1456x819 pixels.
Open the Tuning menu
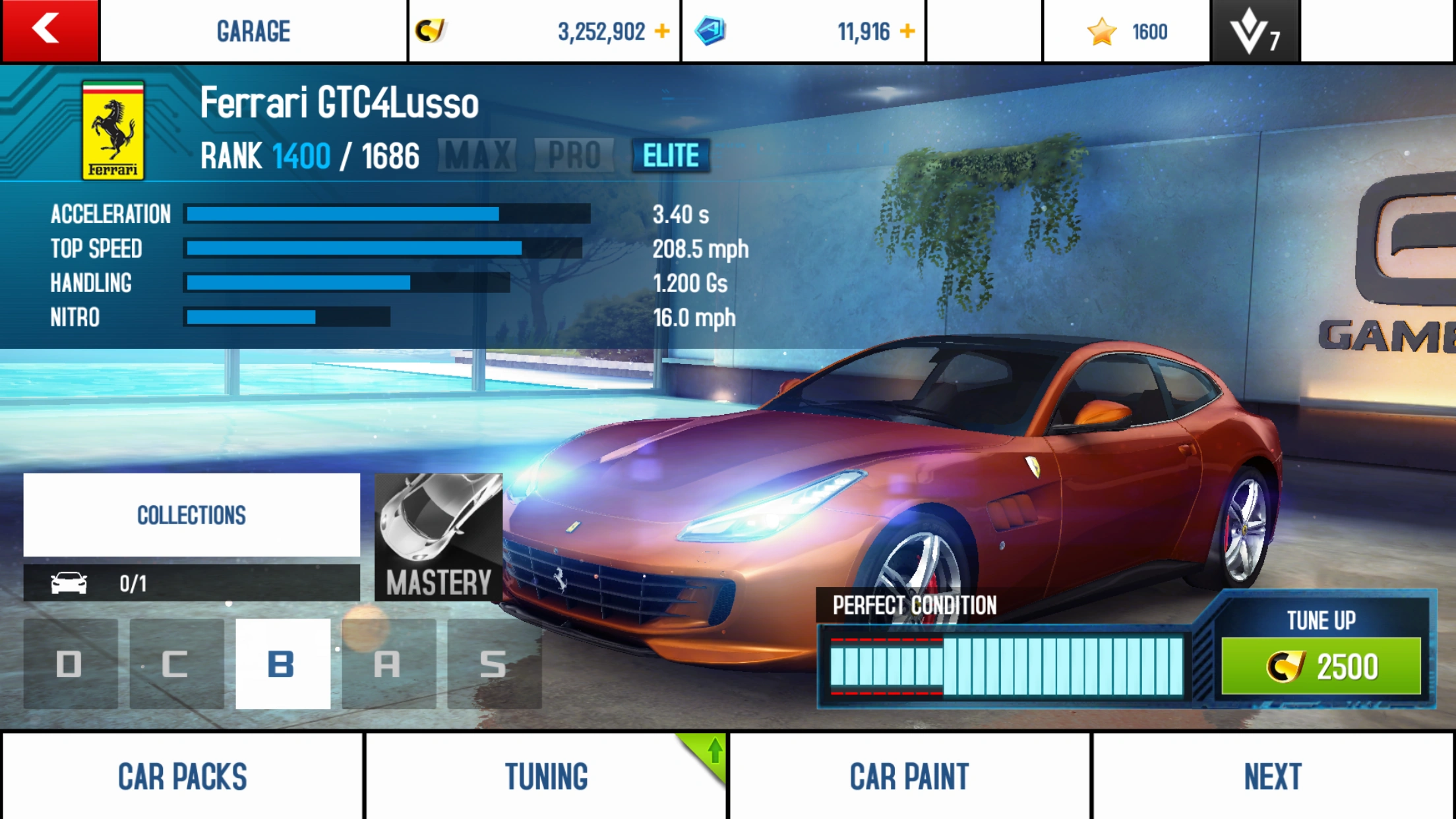click(x=546, y=776)
